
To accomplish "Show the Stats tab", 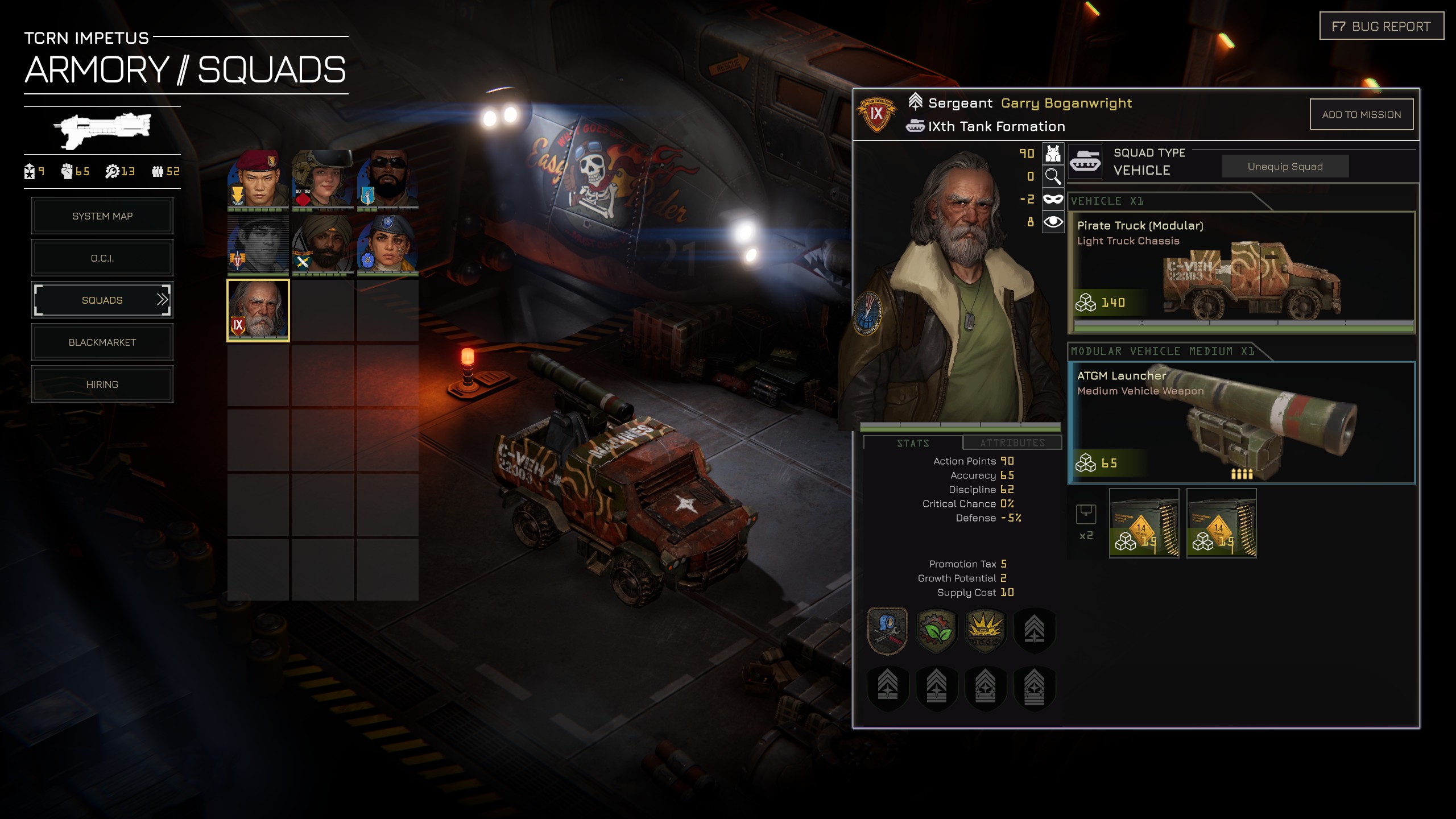I will pyautogui.click(x=912, y=443).
